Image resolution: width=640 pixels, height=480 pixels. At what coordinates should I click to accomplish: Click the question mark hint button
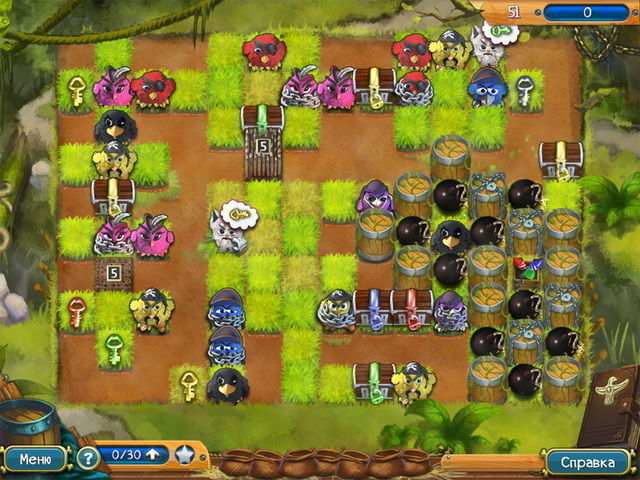coord(88,459)
